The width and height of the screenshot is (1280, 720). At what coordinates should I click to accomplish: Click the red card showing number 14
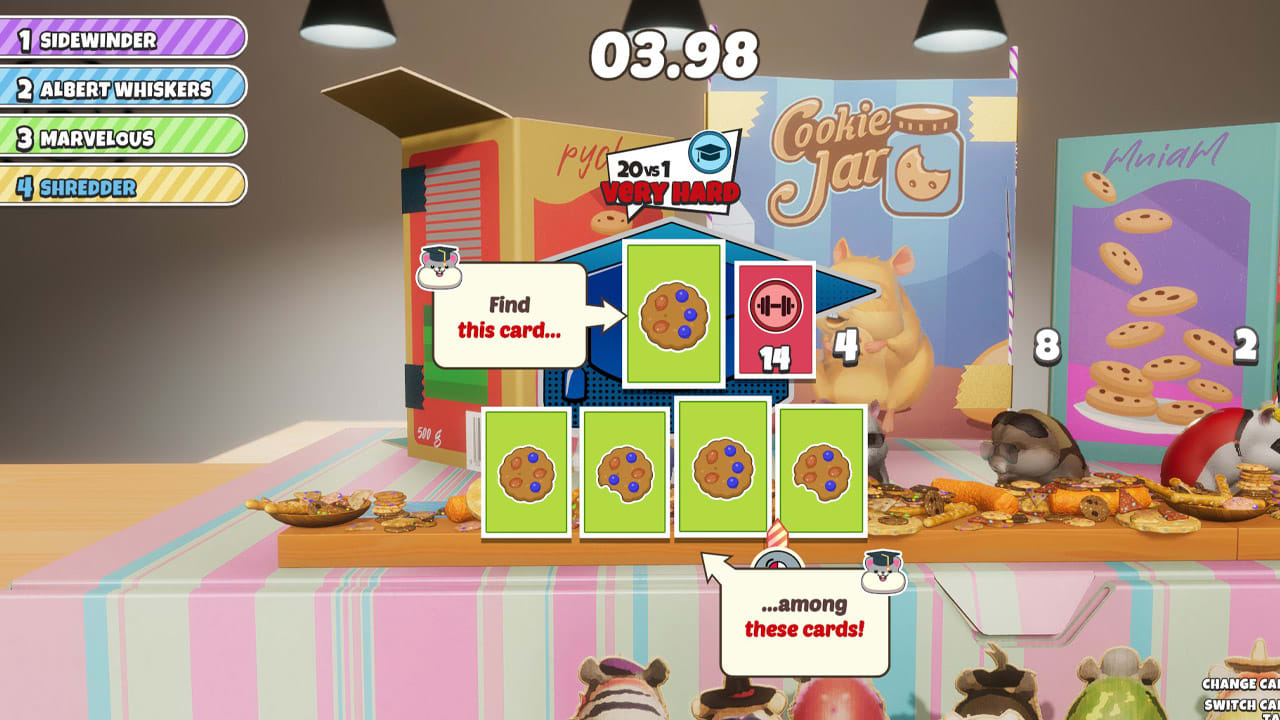pyautogui.click(x=774, y=320)
